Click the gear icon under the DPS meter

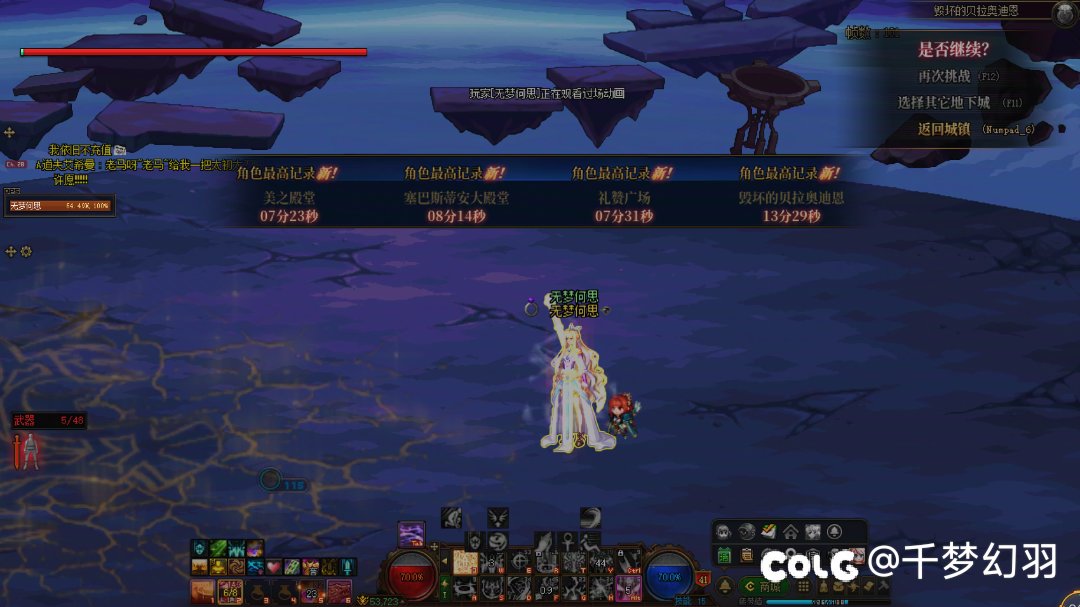point(26,252)
